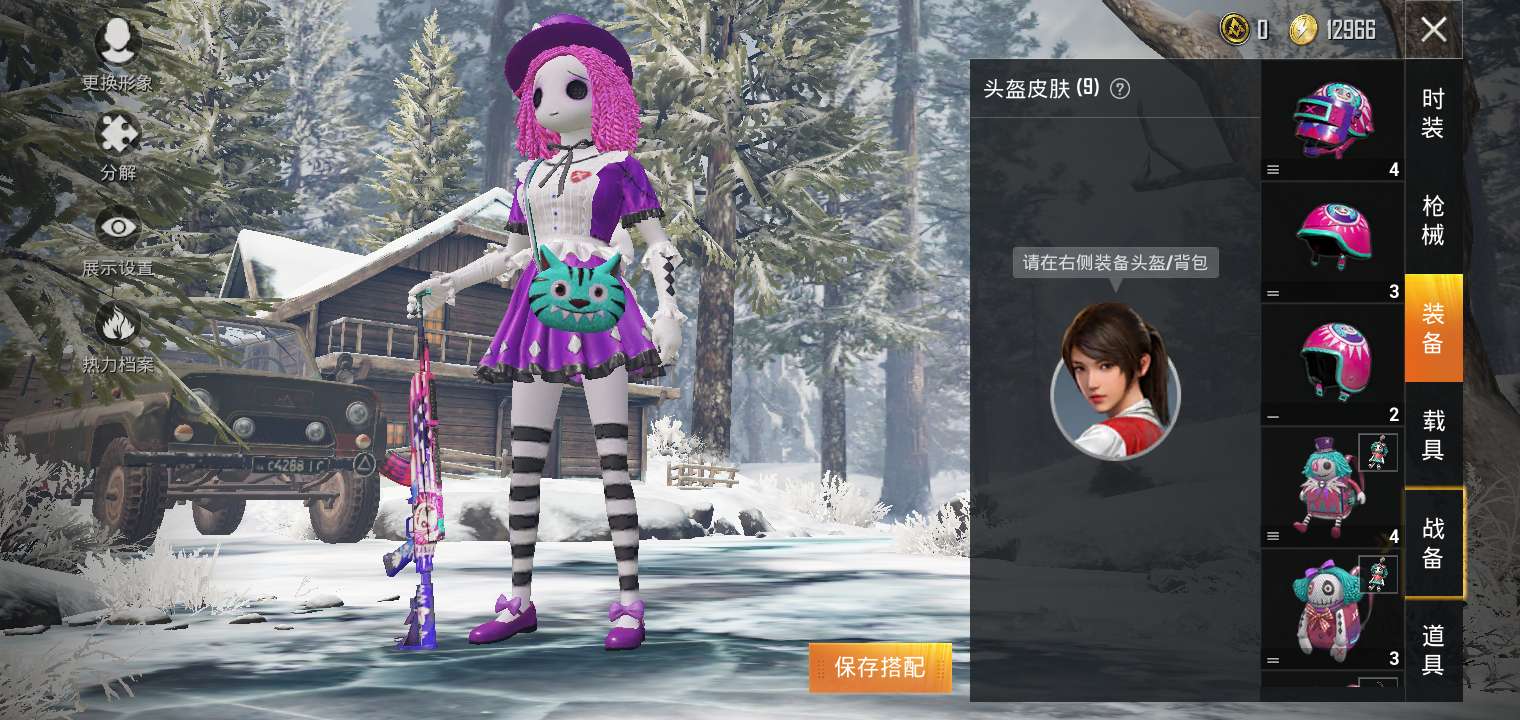Close the wardrobe screen with the X
This screenshot has height=720, width=1520.
click(x=1434, y=28)
